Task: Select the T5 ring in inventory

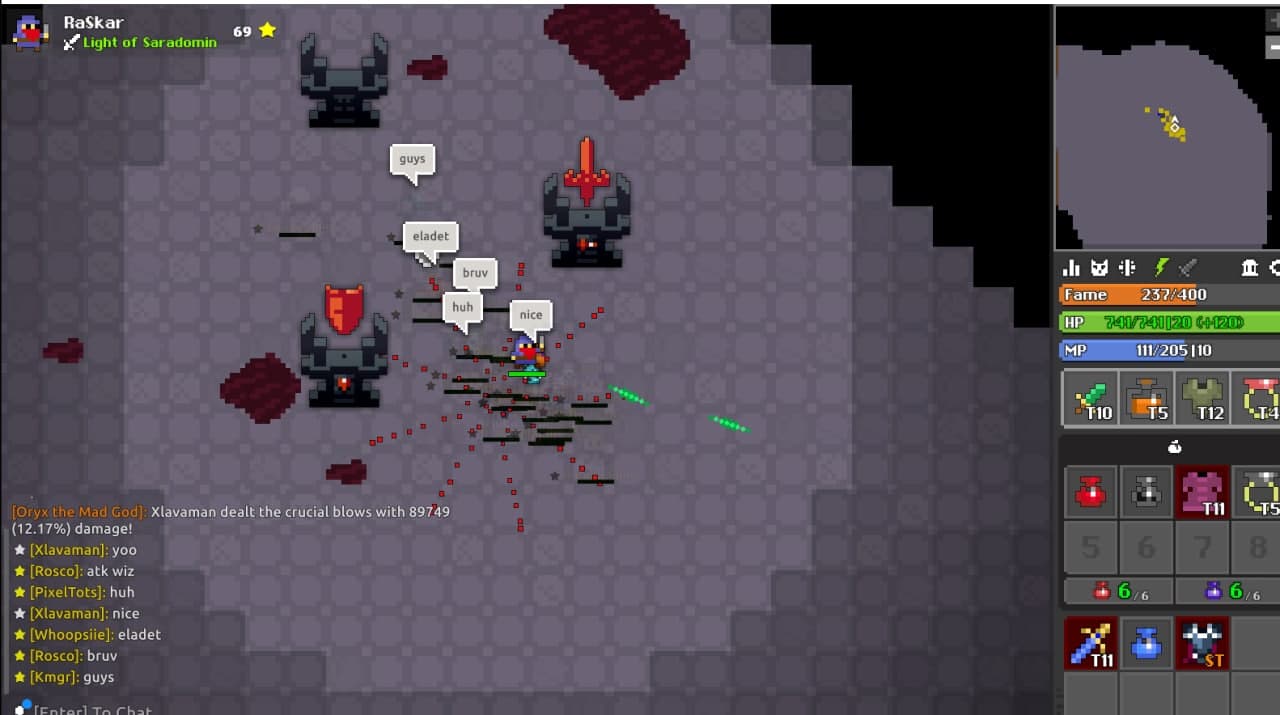Action: pyautogui.click(x=1258, y=491)
